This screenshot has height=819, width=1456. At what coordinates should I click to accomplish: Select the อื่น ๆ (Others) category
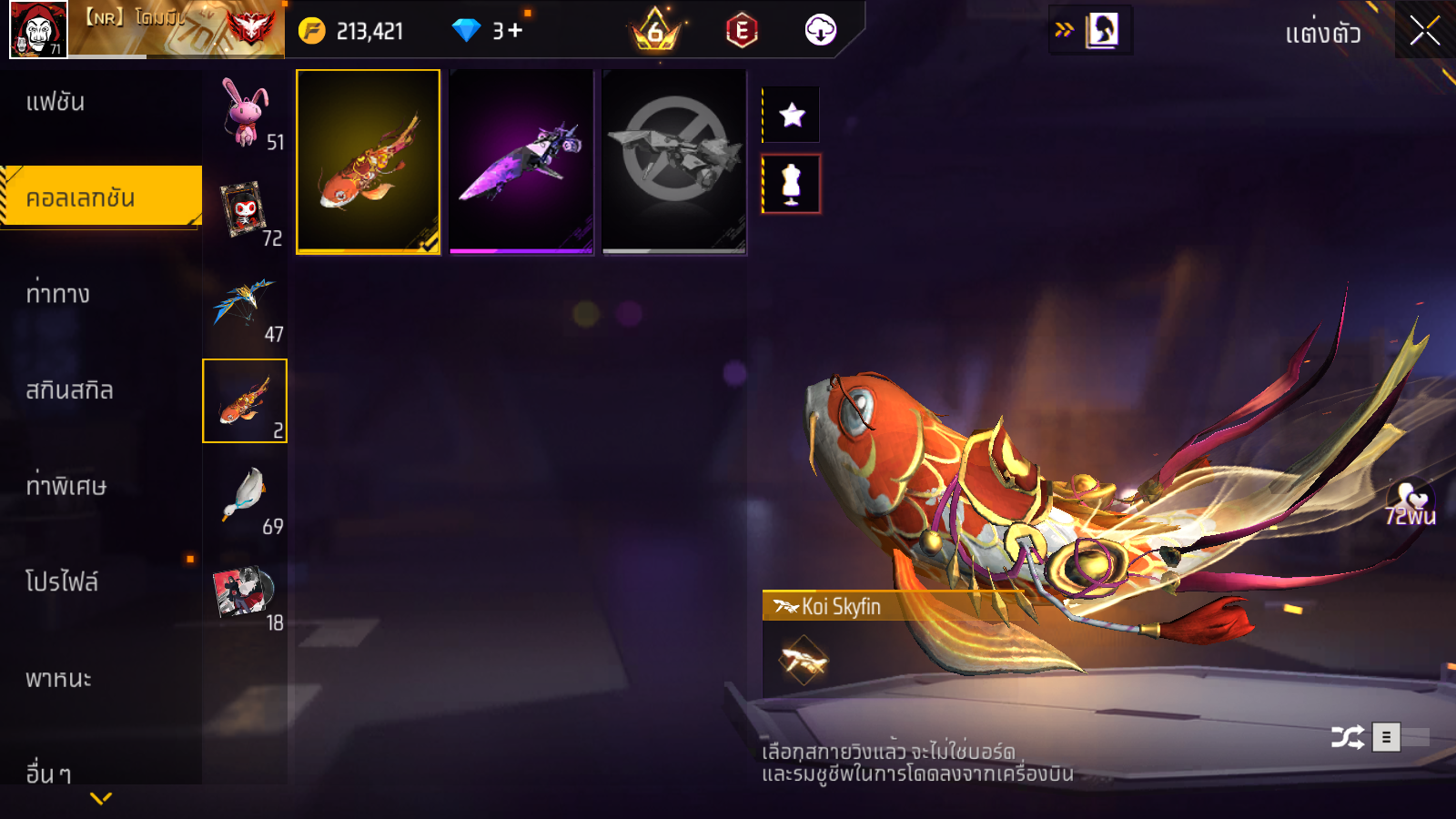48,773
